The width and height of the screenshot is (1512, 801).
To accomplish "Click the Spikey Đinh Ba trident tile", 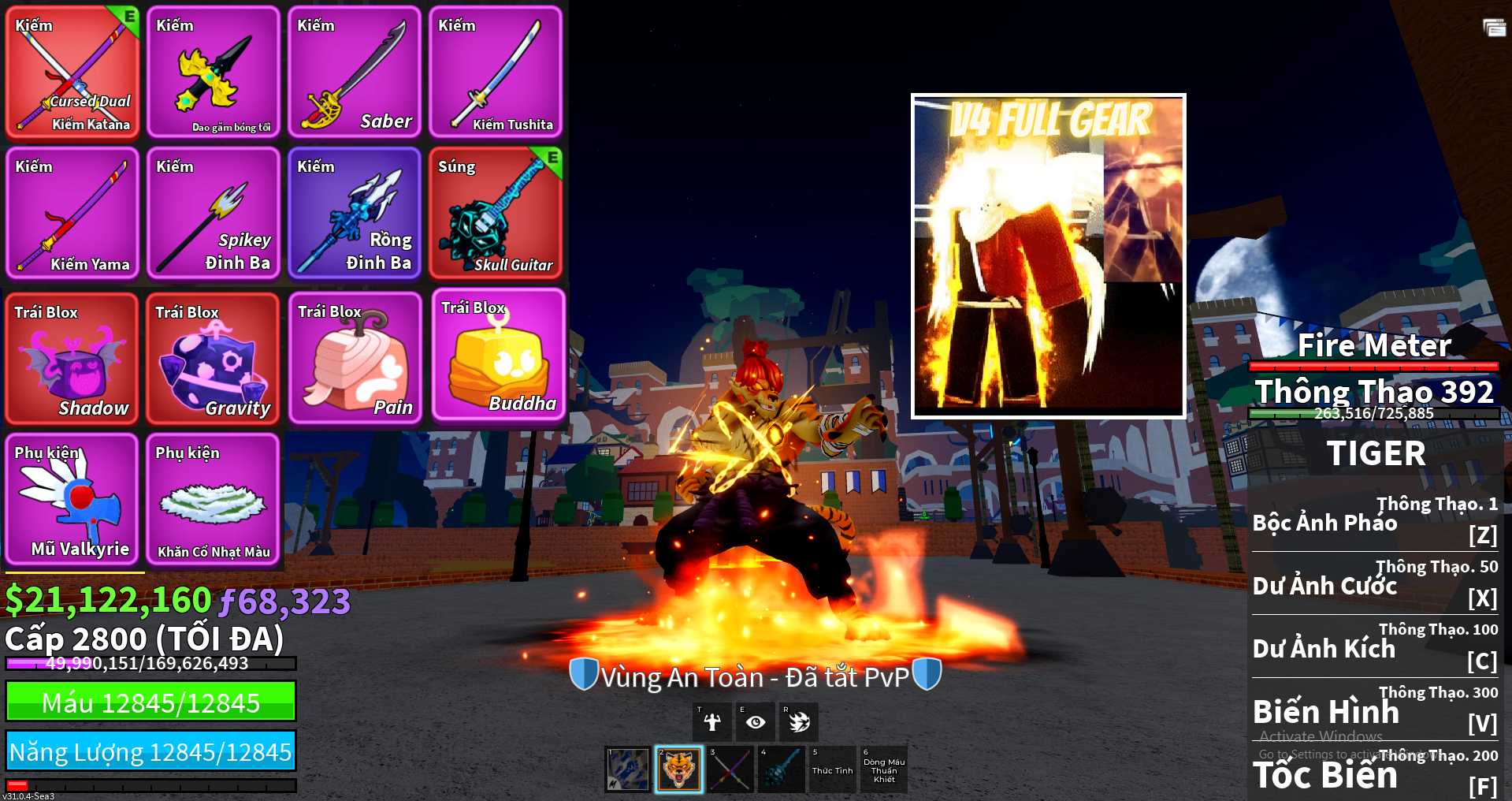I will pos(214,213).
